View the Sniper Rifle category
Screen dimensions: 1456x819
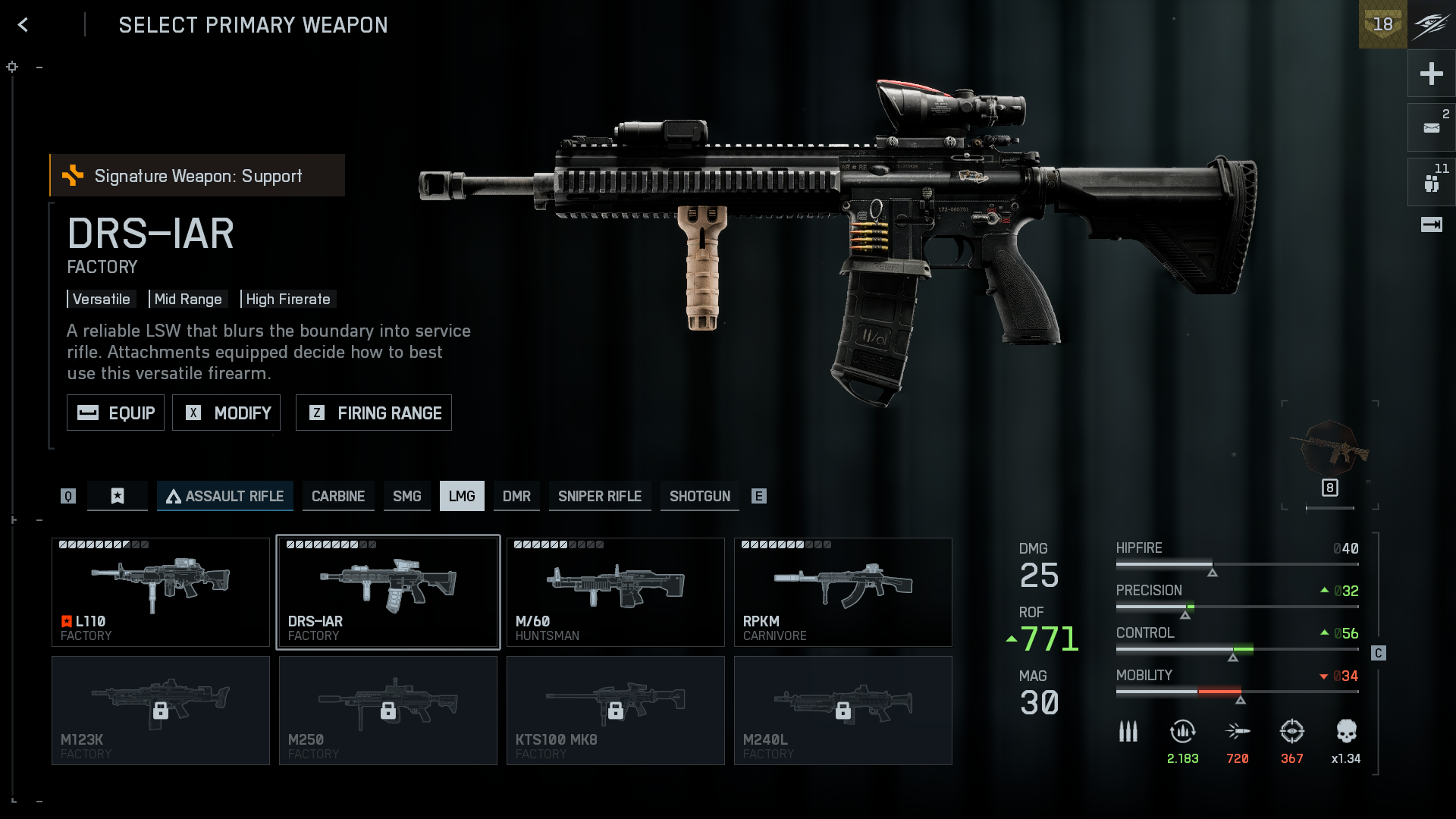point(600,496)
